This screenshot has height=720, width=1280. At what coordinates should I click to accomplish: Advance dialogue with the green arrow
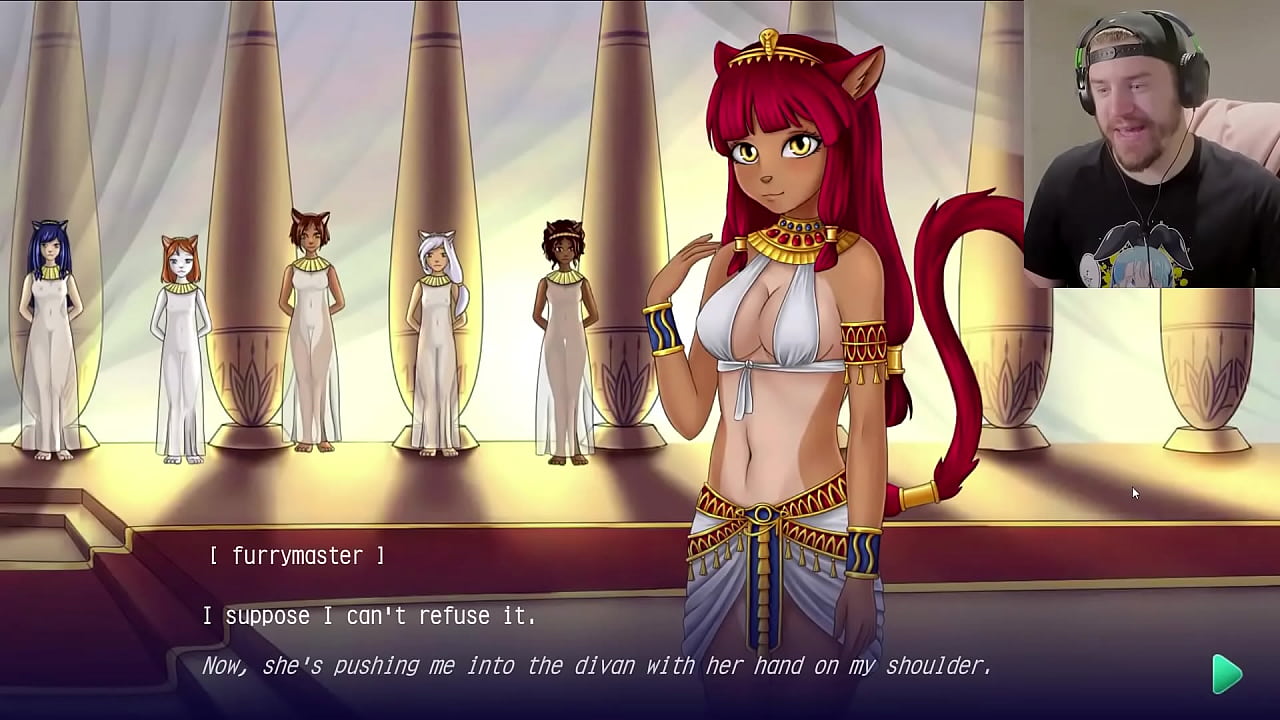pyautogui.click(x=1226, y=674)
